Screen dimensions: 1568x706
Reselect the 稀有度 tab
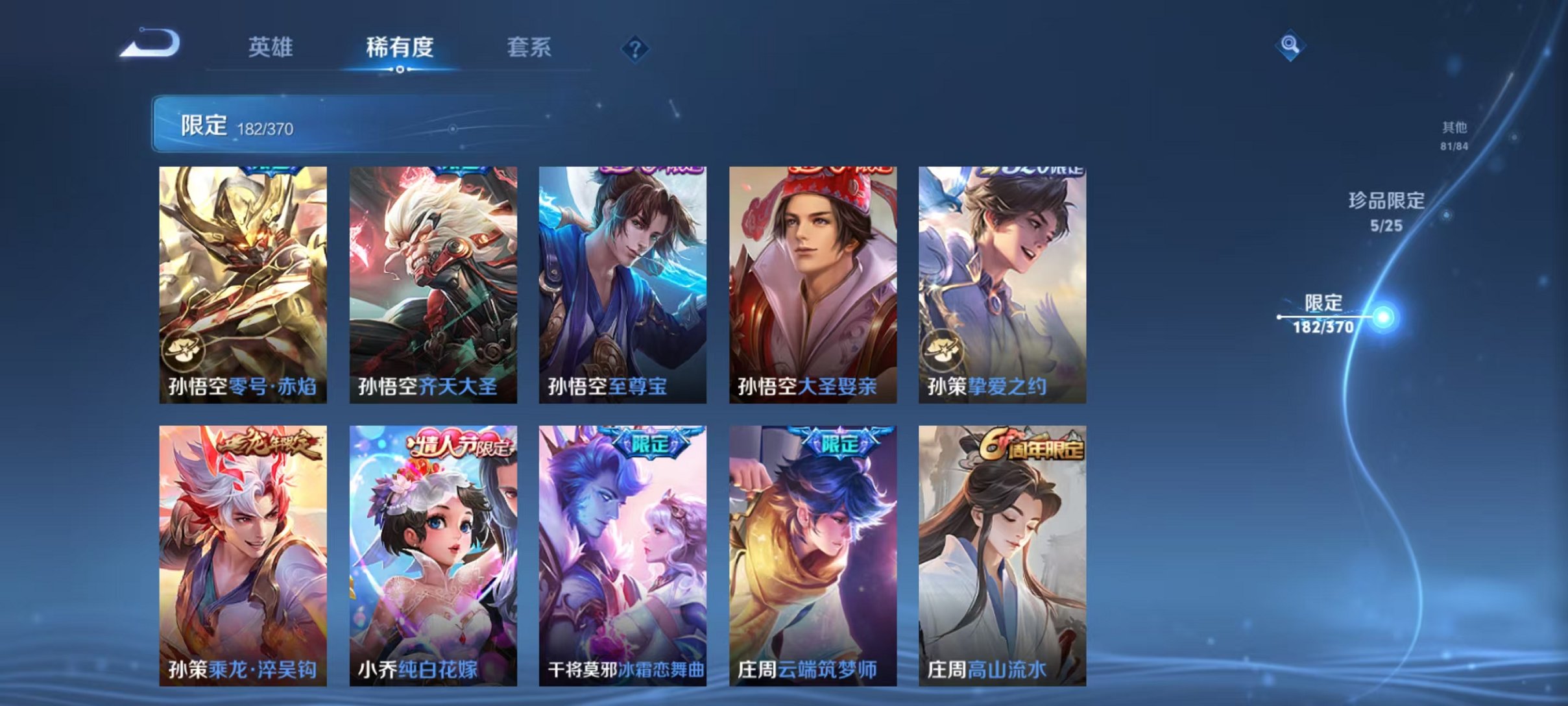tap(400, 47)
